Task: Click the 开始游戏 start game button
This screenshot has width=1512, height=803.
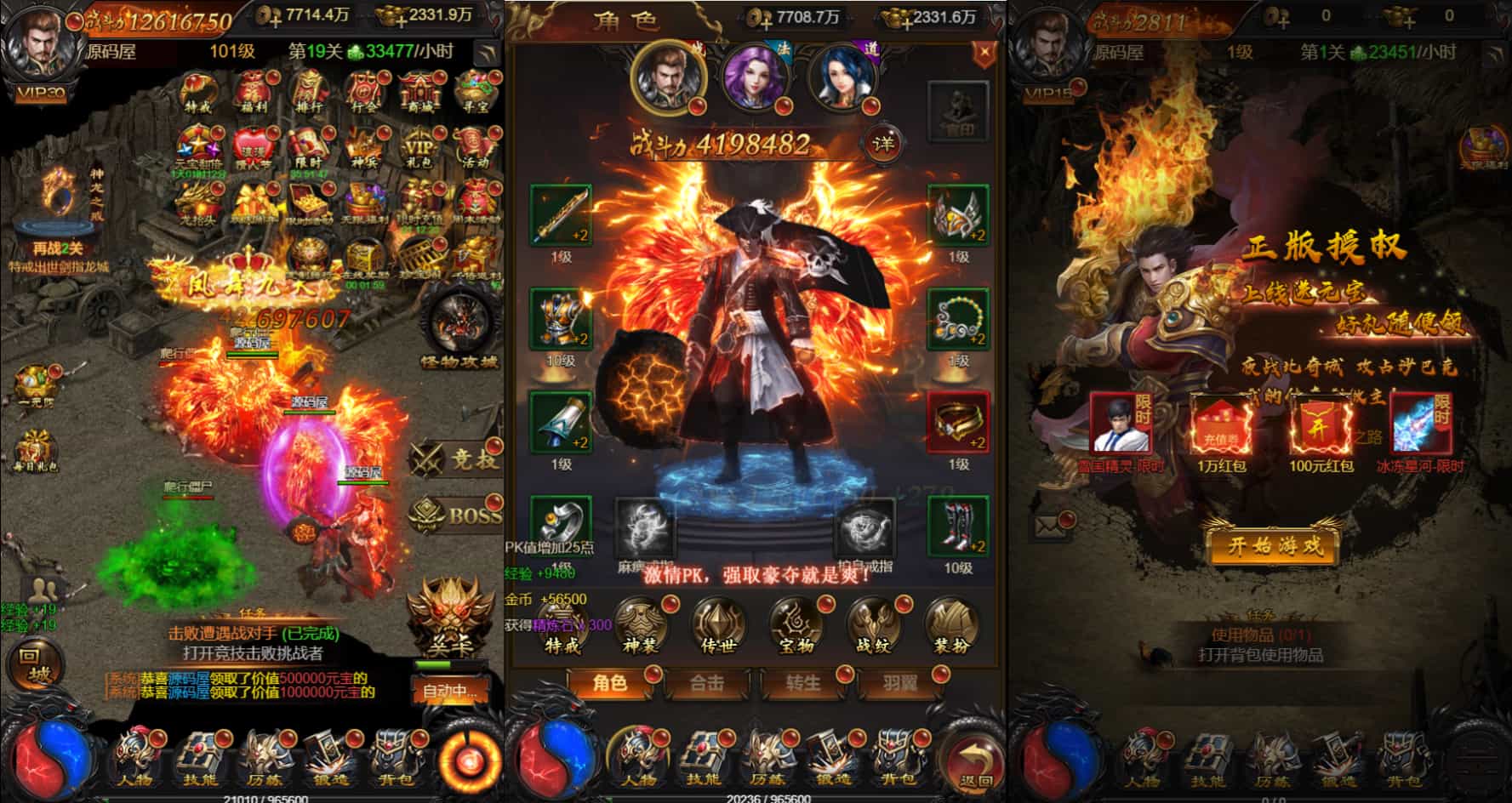Action: pyautogui.click(x=1275, y=545)
